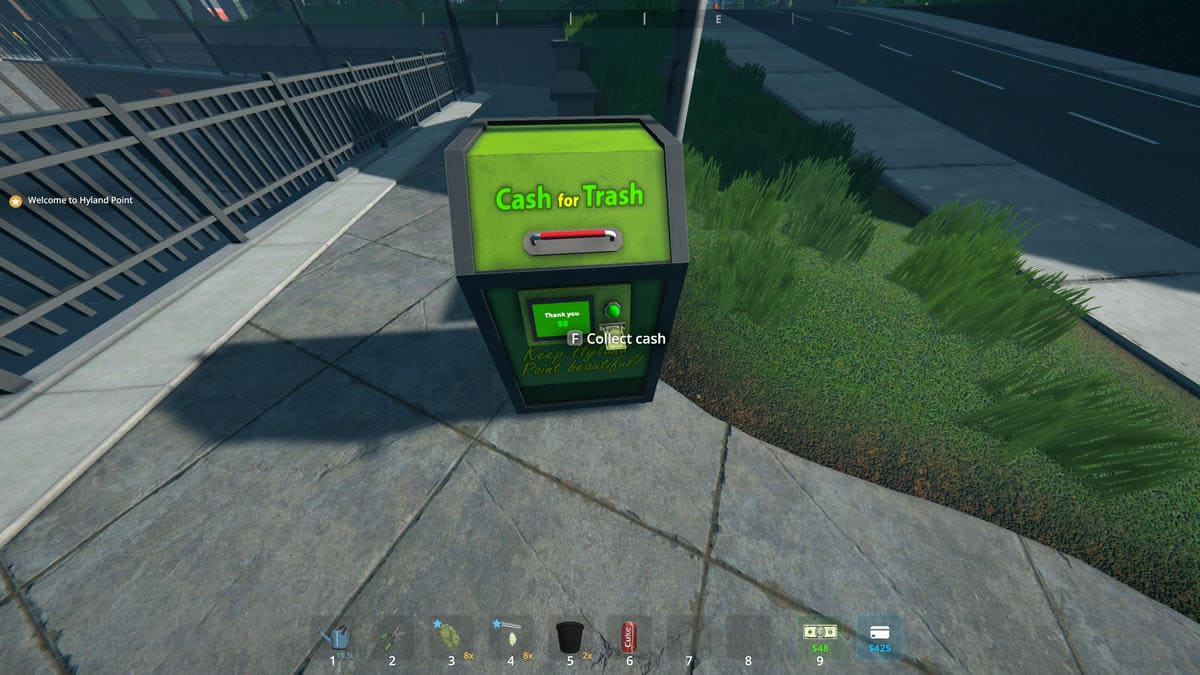This screenshot has height=675, width=1200.
Task: Select the cash stack showing $48
Action: [x=820, y=636]
